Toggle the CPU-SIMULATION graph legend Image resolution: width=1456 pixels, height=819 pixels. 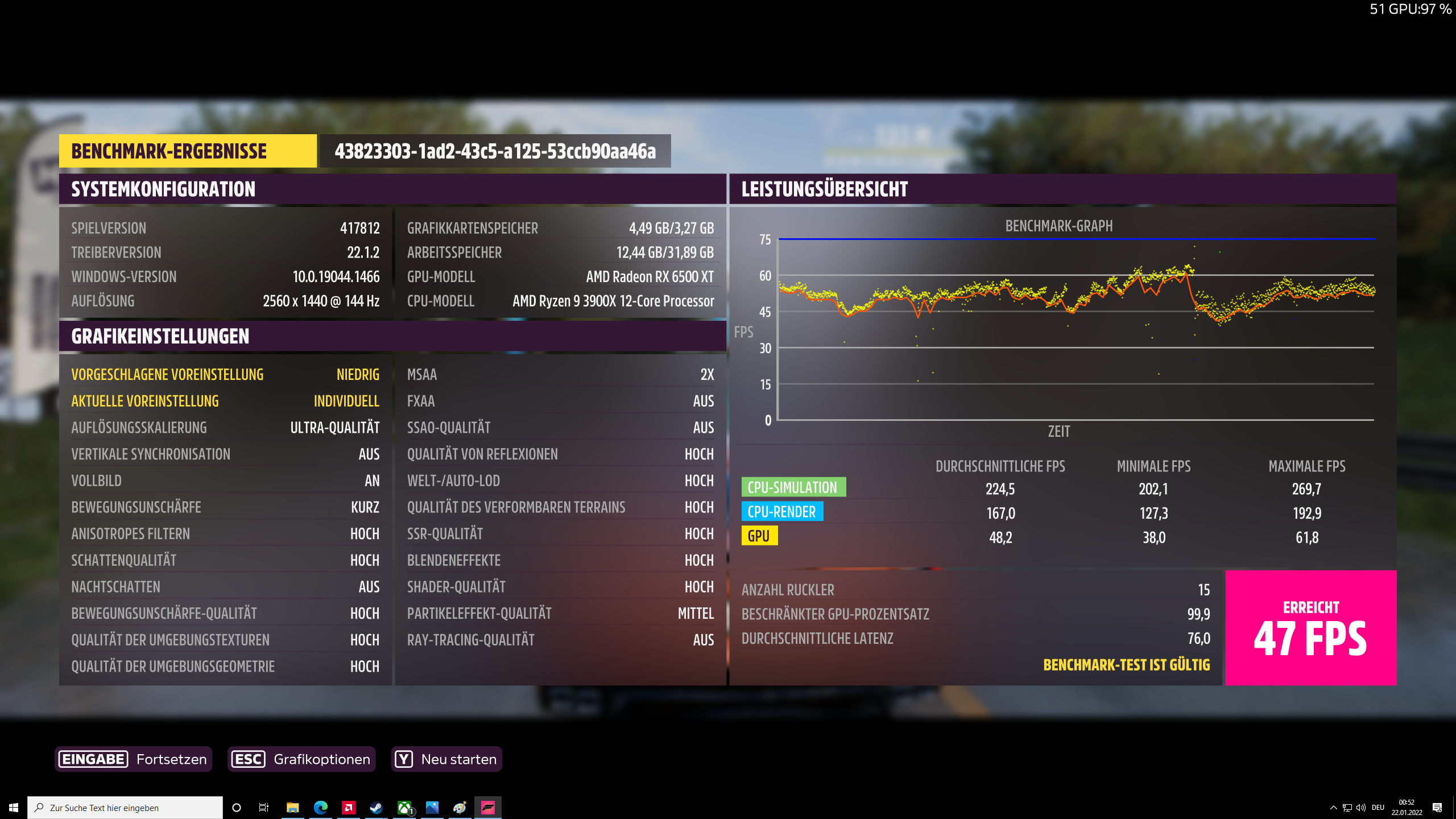[x=793, y=487]
